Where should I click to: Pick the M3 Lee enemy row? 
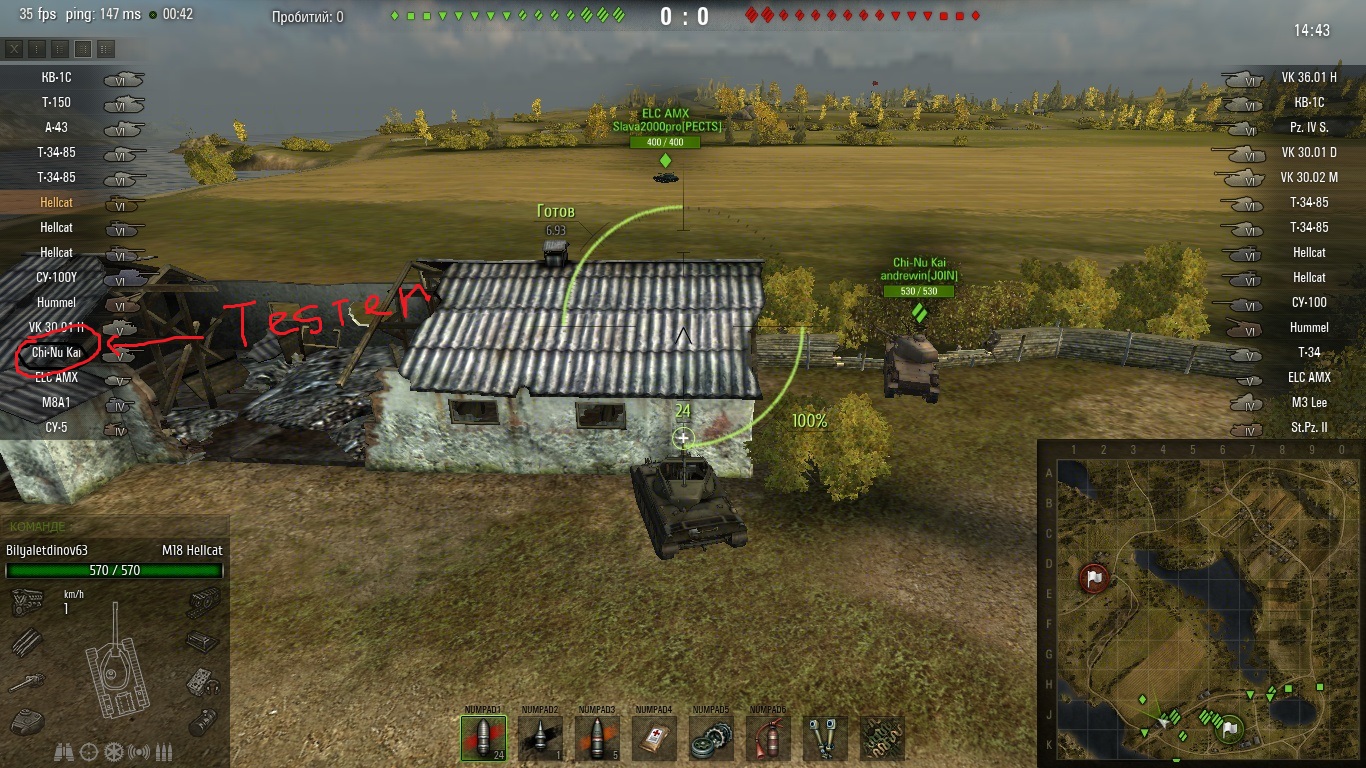click(1308, 402)
